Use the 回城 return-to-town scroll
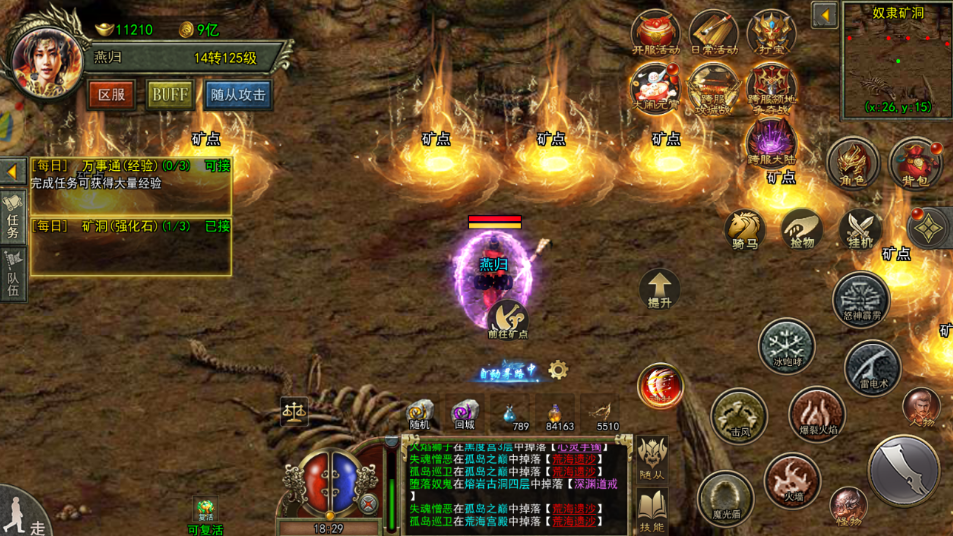 tap(464, 415)
